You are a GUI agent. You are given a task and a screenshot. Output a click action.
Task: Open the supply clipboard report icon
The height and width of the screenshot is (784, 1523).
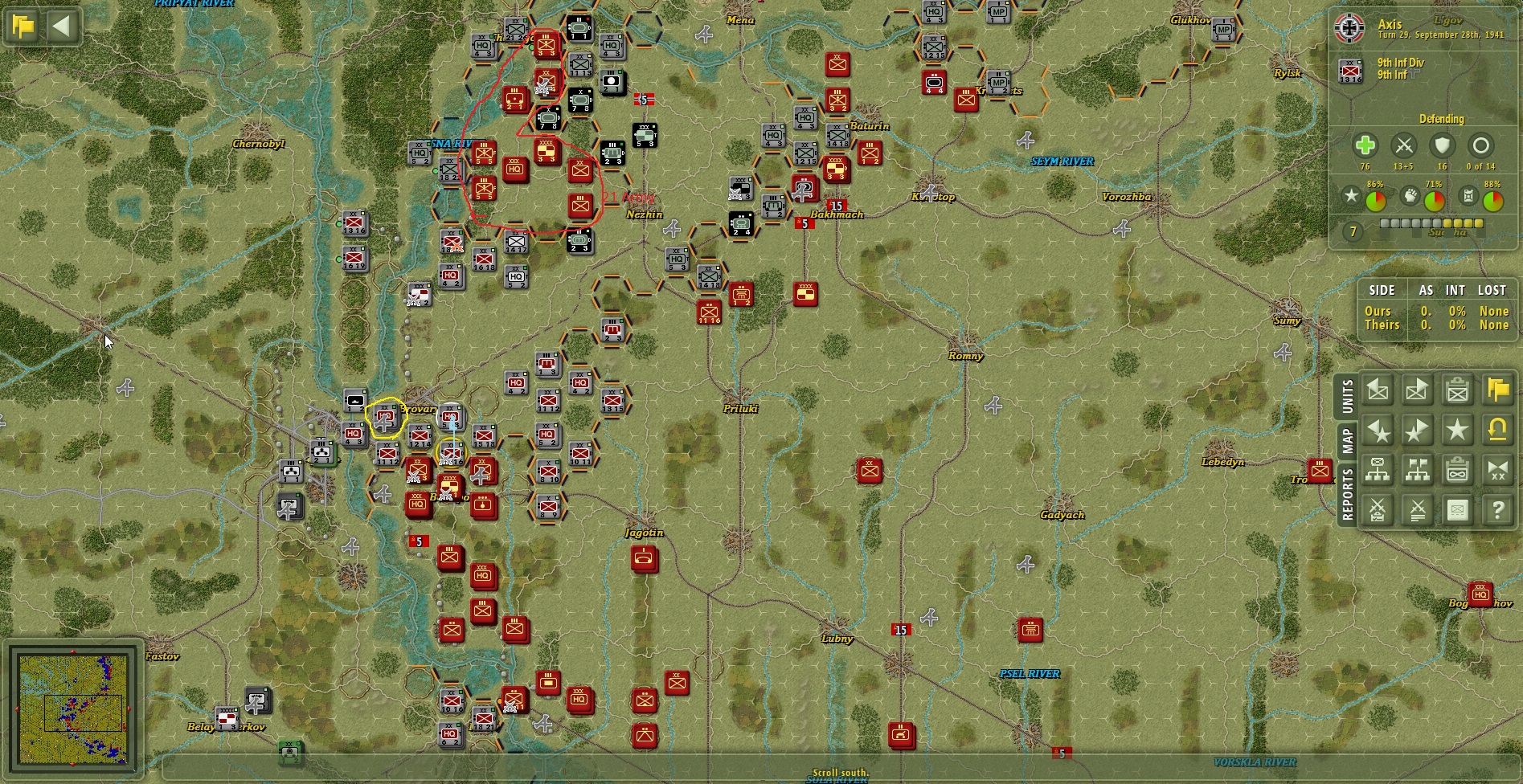[x=1457, y=470]
